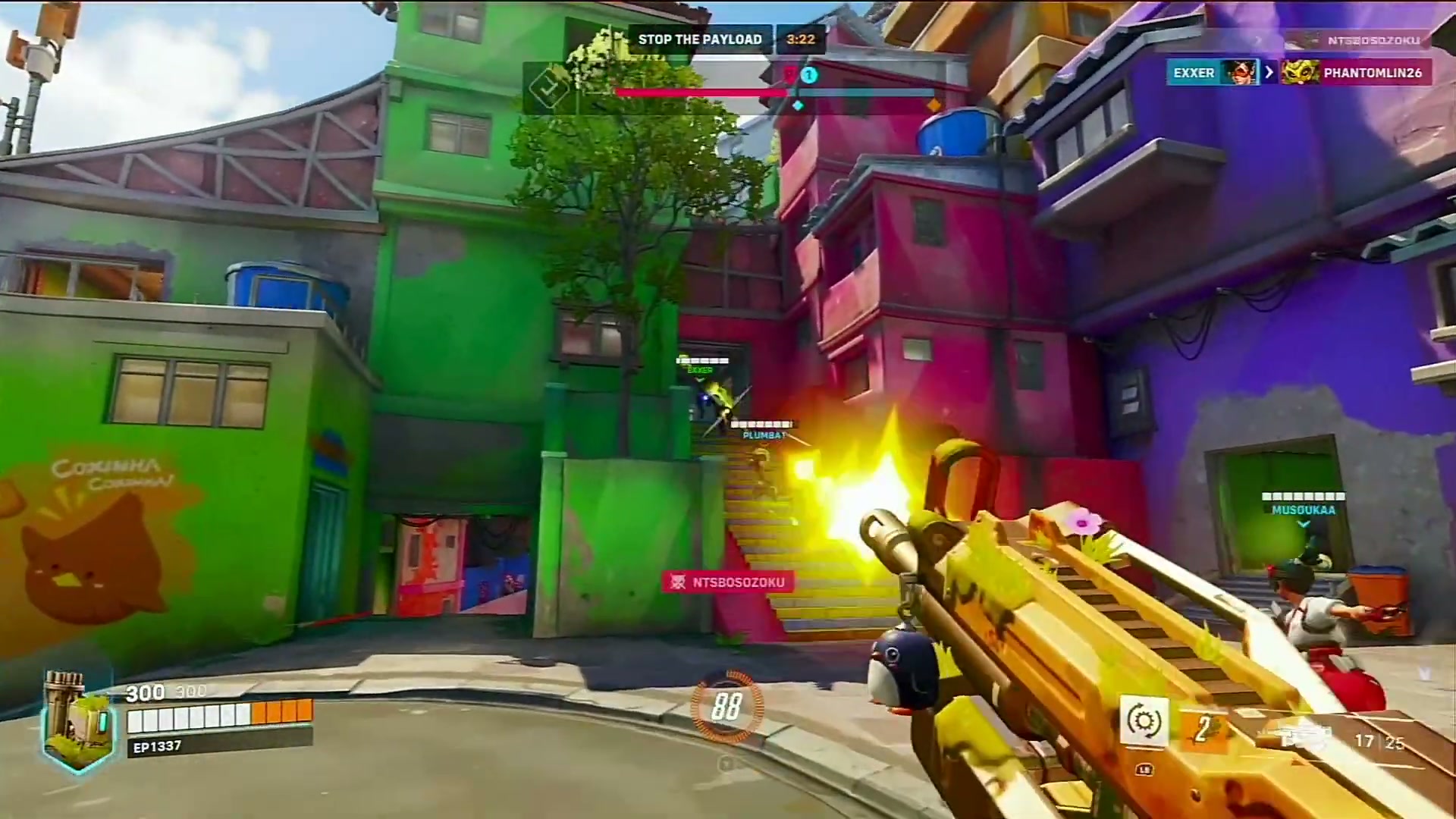The width and height of the screenshot is (1456, 819).
Task: Click the golden hero icon beside PHANTOMLIN26
Action: click(1301, 72)
